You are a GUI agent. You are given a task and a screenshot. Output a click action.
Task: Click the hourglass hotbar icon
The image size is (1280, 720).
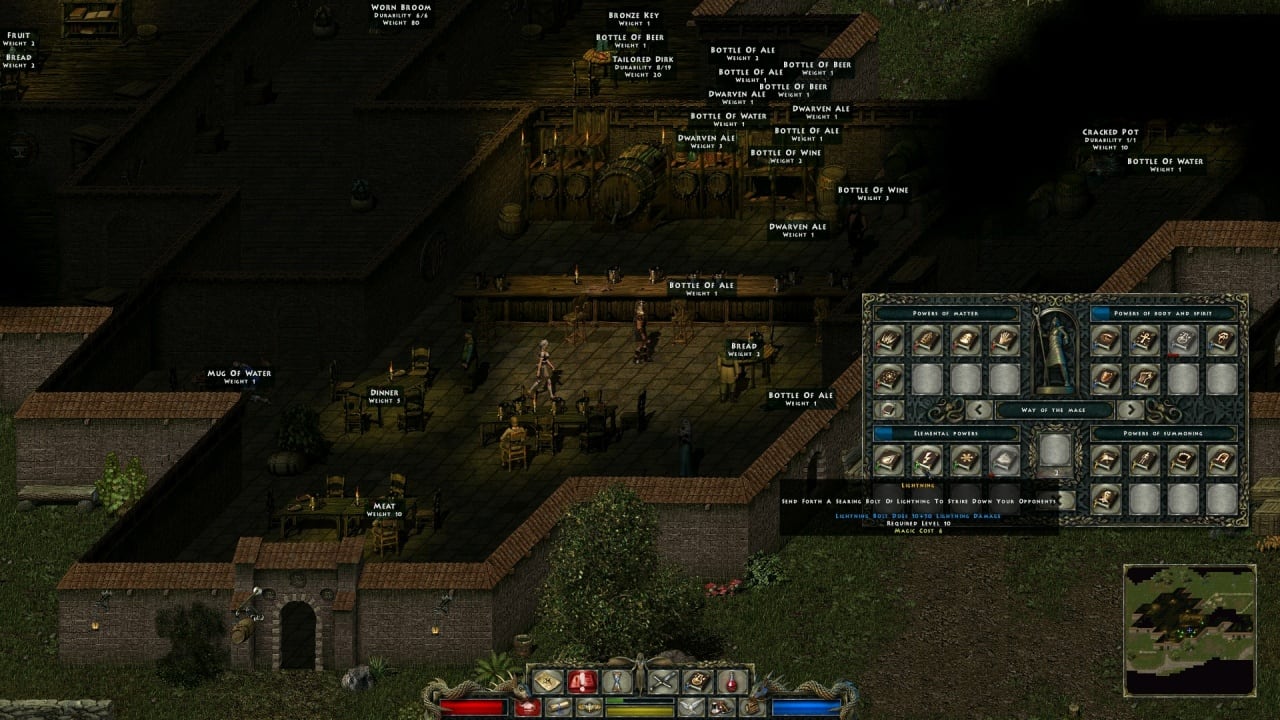coord(616,682)
